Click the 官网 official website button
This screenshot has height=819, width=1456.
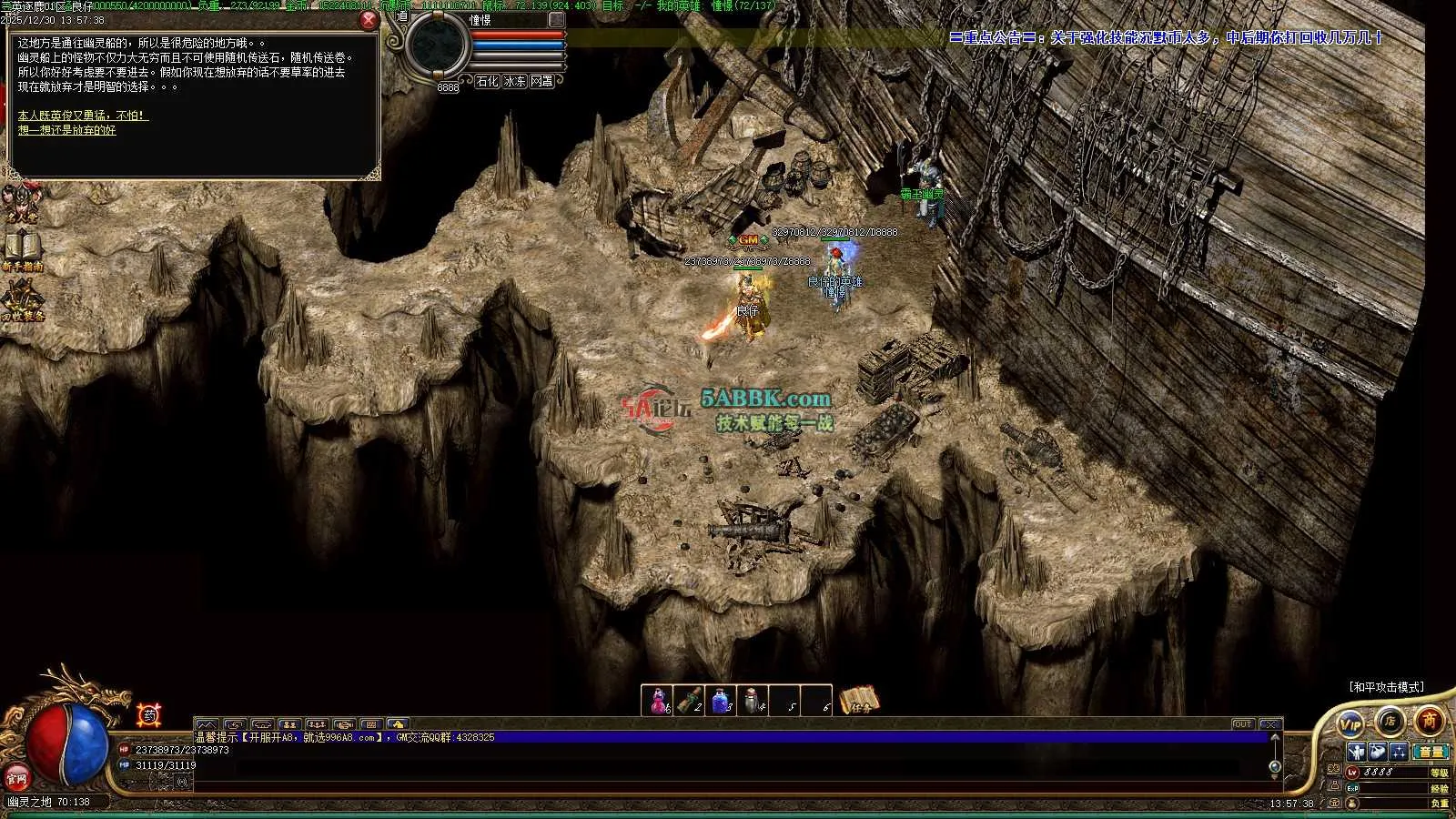(x=16, y=778)
